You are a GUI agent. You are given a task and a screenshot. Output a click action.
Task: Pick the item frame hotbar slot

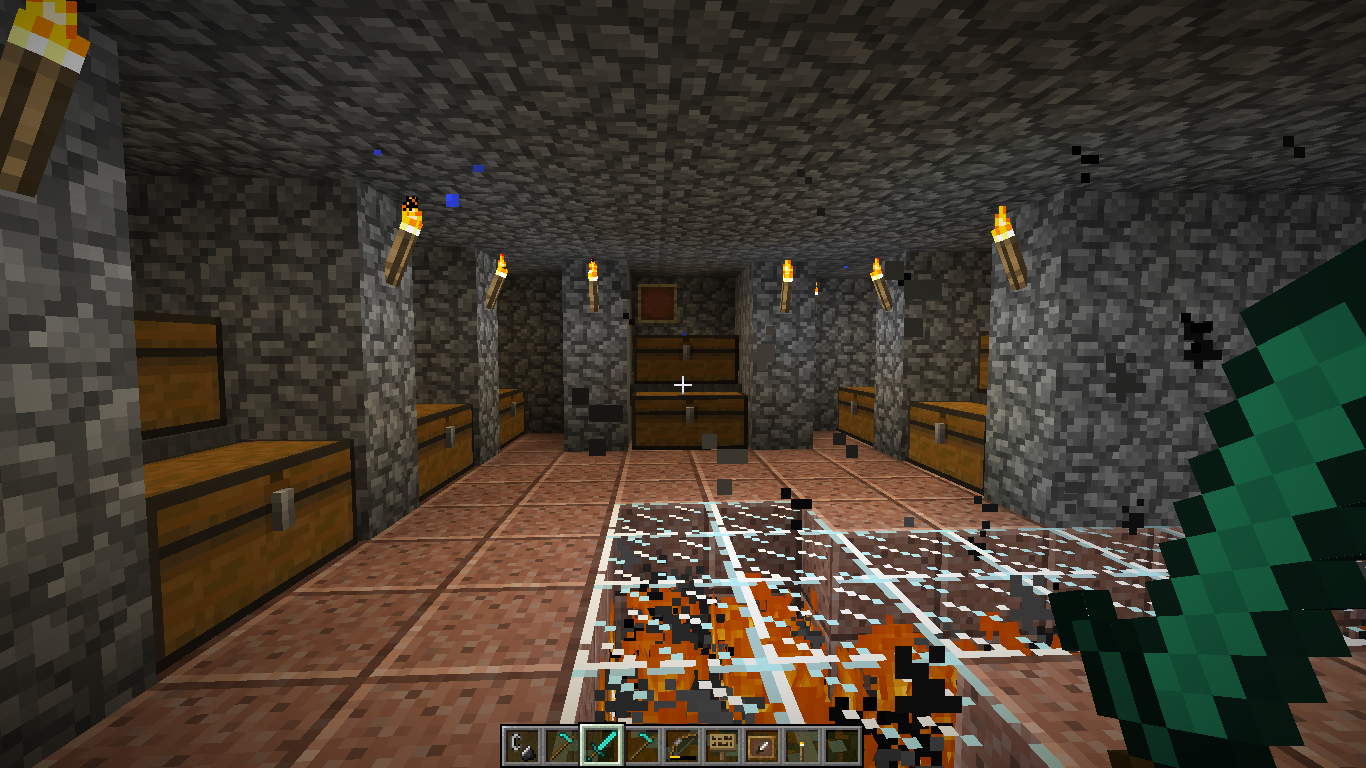click(761, 745)
